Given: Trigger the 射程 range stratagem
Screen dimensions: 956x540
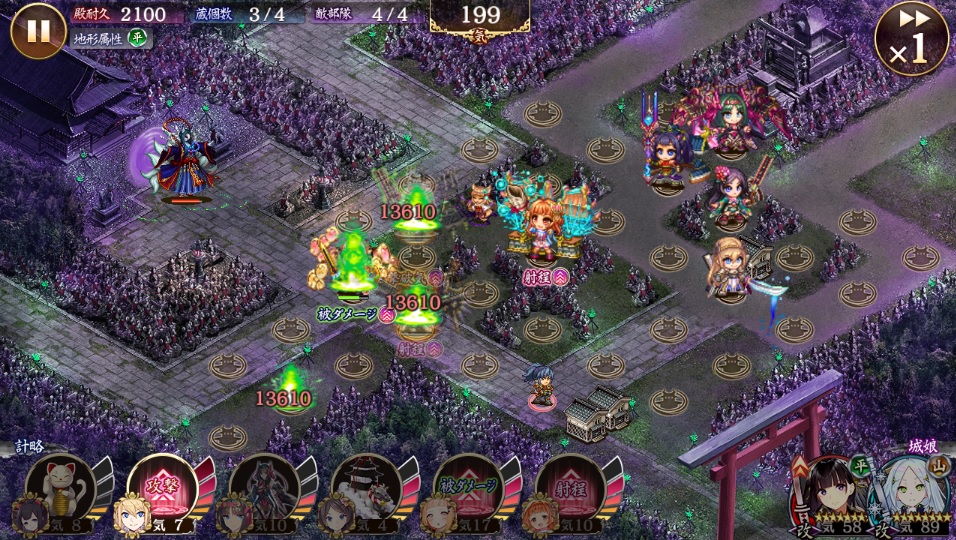Looking at the screenshot, I should [569, 488].
